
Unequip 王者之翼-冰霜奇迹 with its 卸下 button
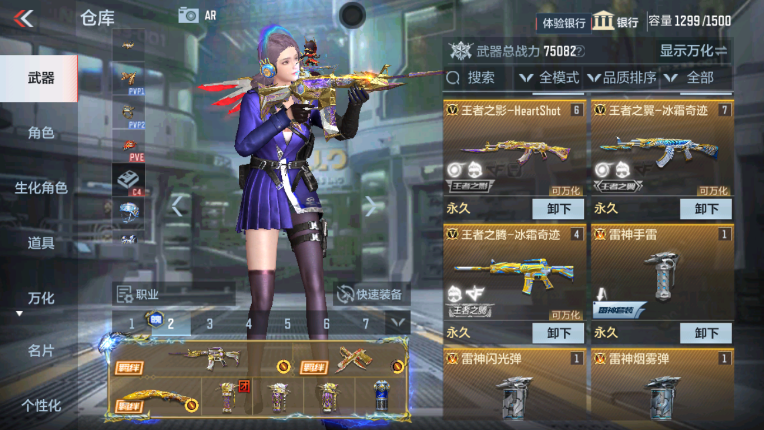(706, 209)
